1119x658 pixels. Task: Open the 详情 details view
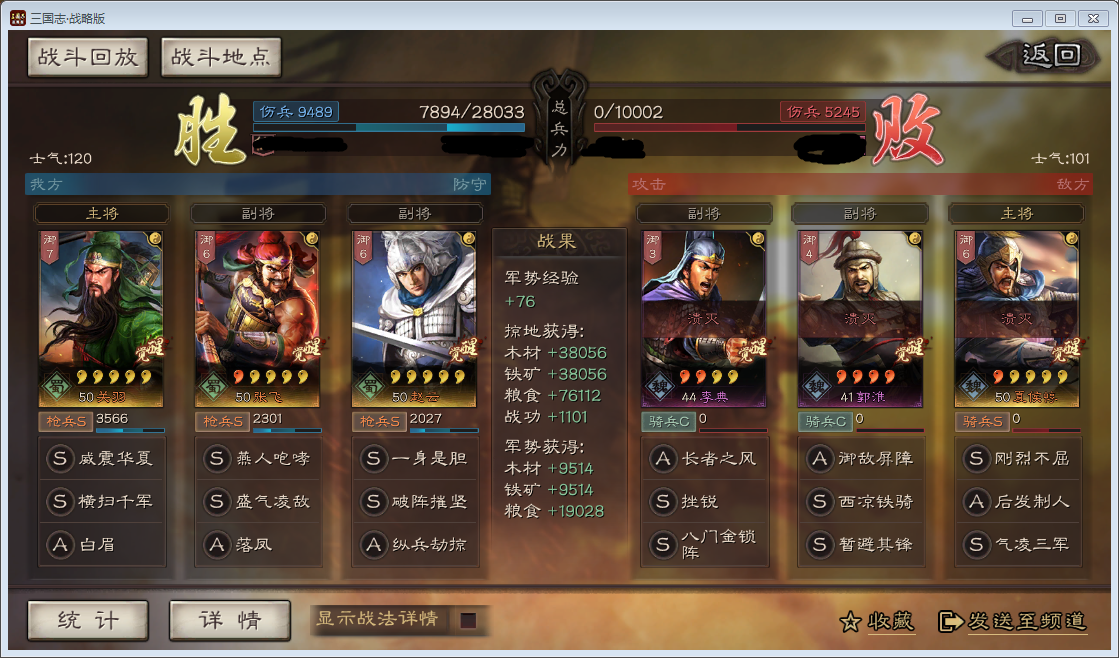pyautogui.click(x=229, y=620)
